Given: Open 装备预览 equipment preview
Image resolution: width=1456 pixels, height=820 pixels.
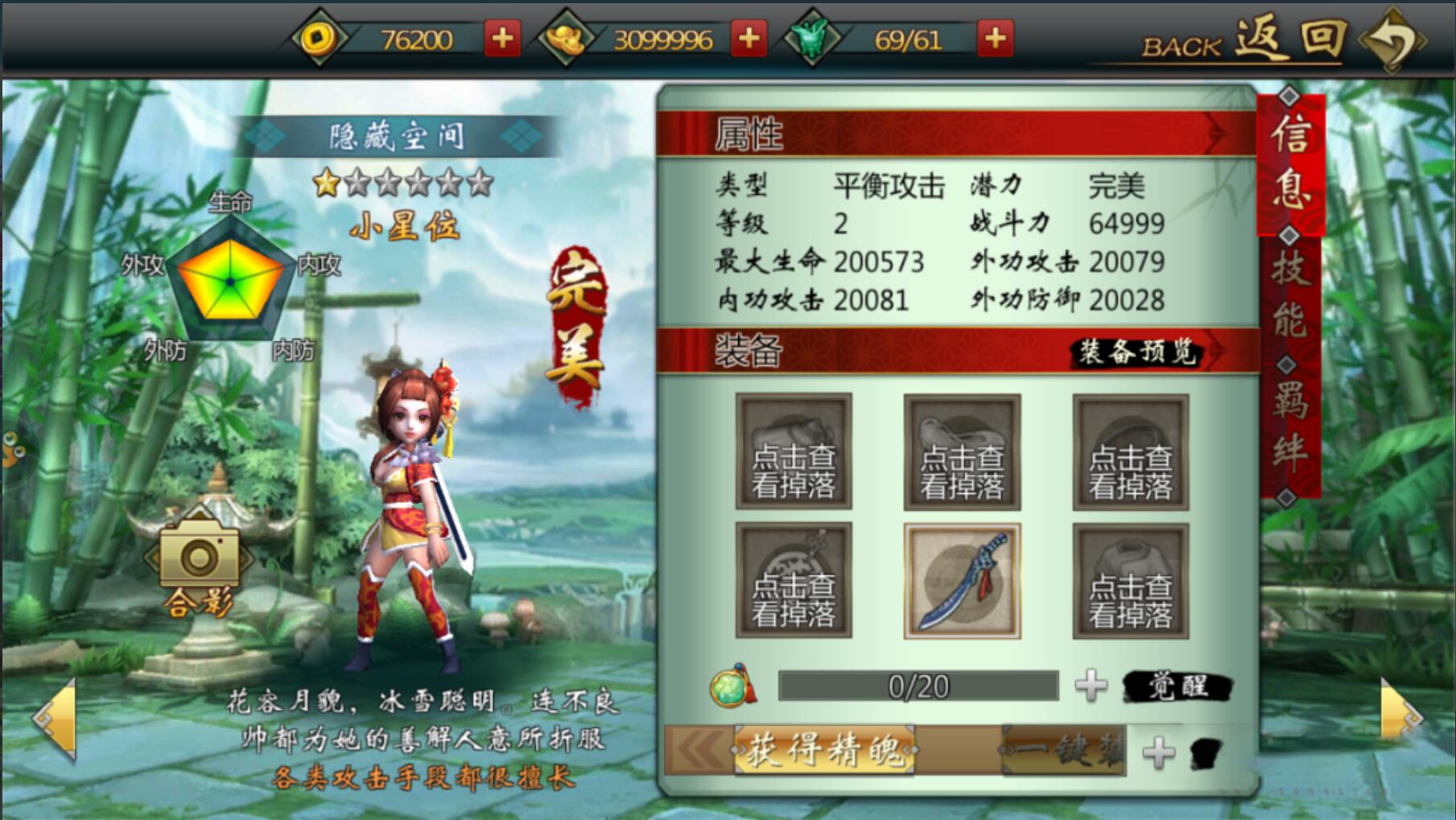Looking at the screenshot, I should (x=1137, y=352).
